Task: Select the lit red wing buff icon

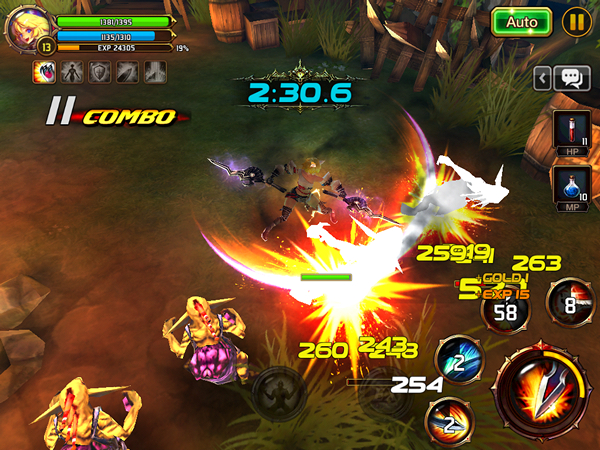Action: coord(45,72)
